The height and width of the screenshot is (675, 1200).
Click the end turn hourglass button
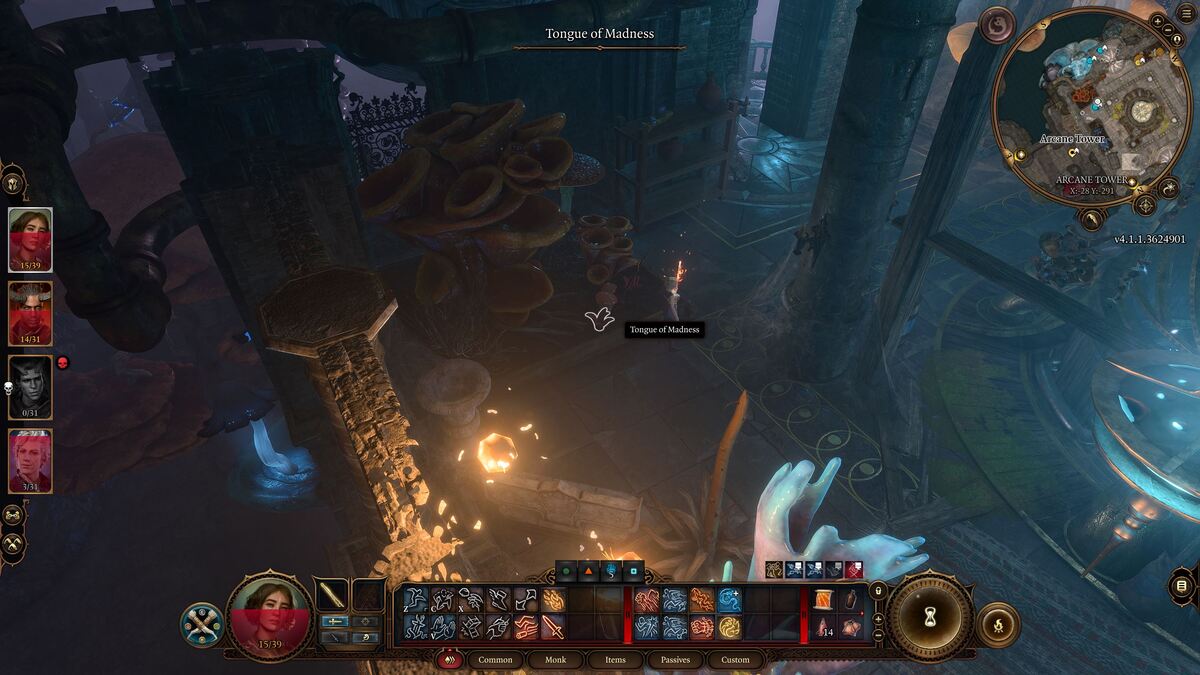pos(931,617)
